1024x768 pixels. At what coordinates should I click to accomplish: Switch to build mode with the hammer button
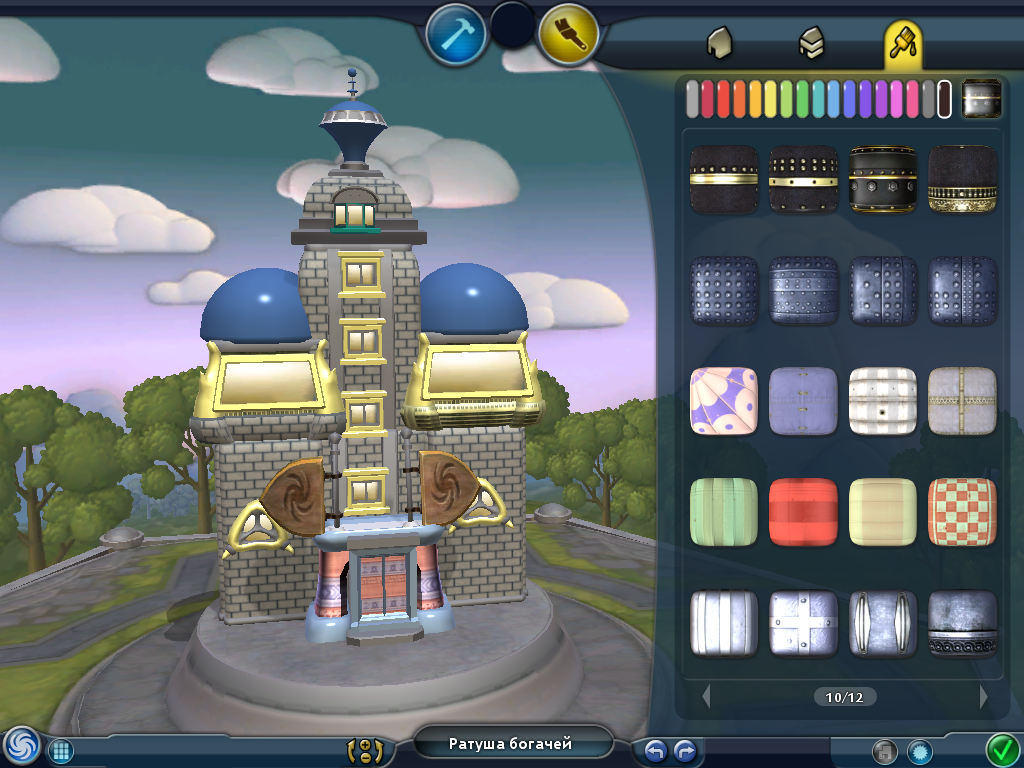(x=455, y=35)
